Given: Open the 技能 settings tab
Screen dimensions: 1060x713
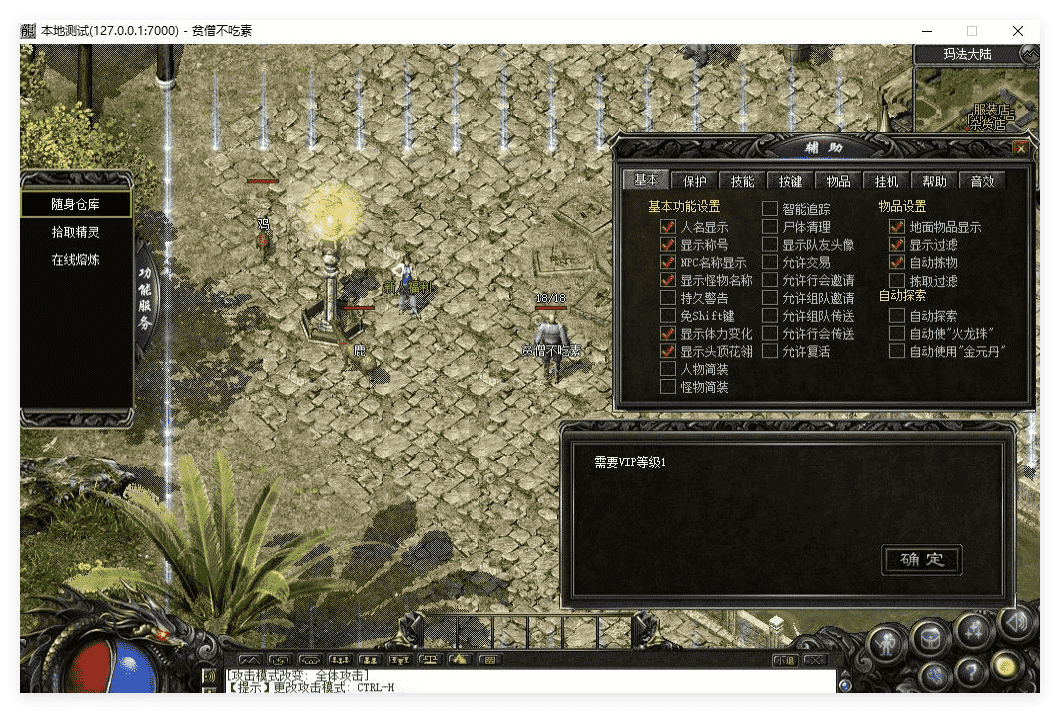Looking at the screenshot, I should 742,181.
